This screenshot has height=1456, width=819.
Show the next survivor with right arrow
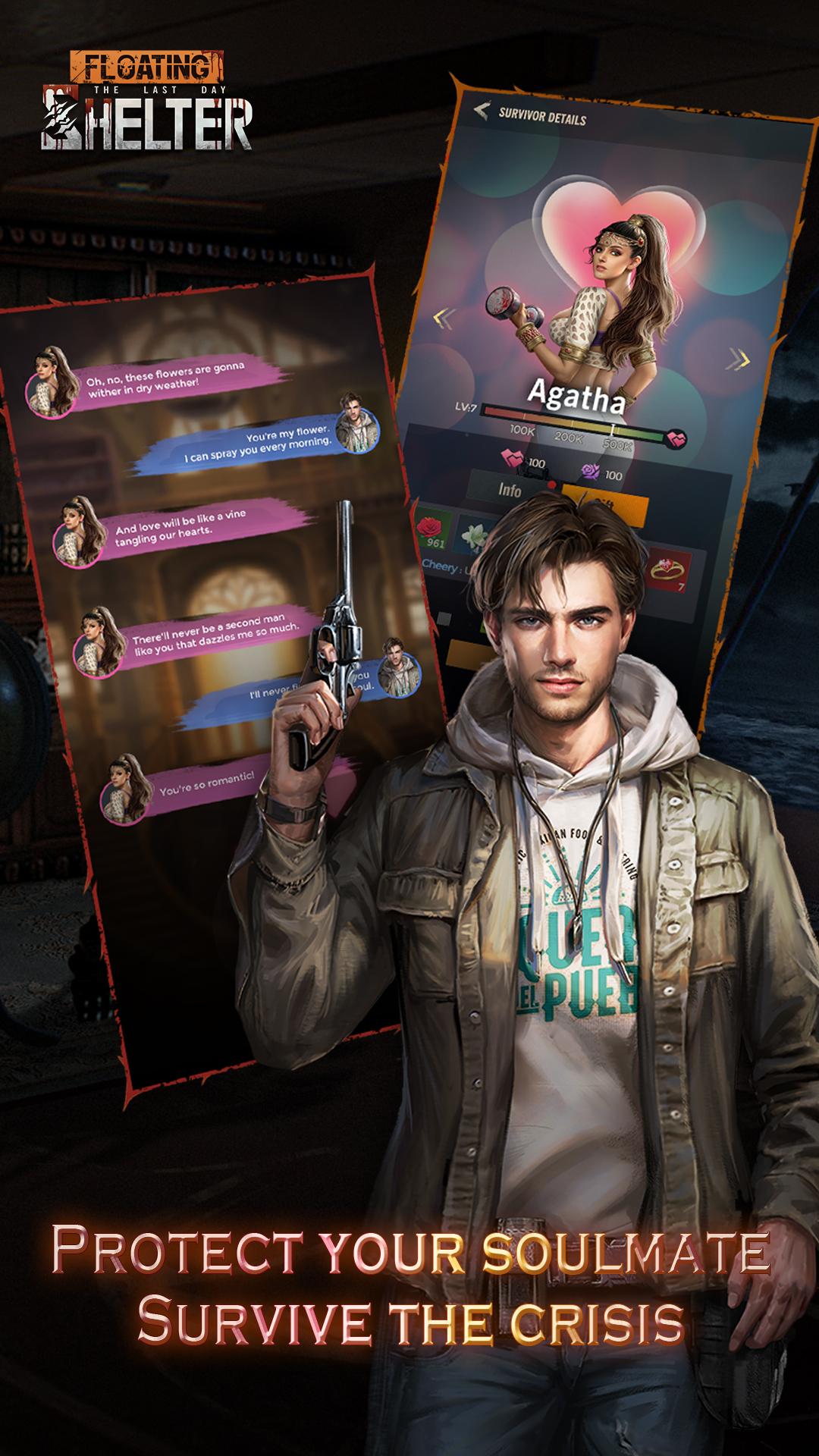click(737, 358)
